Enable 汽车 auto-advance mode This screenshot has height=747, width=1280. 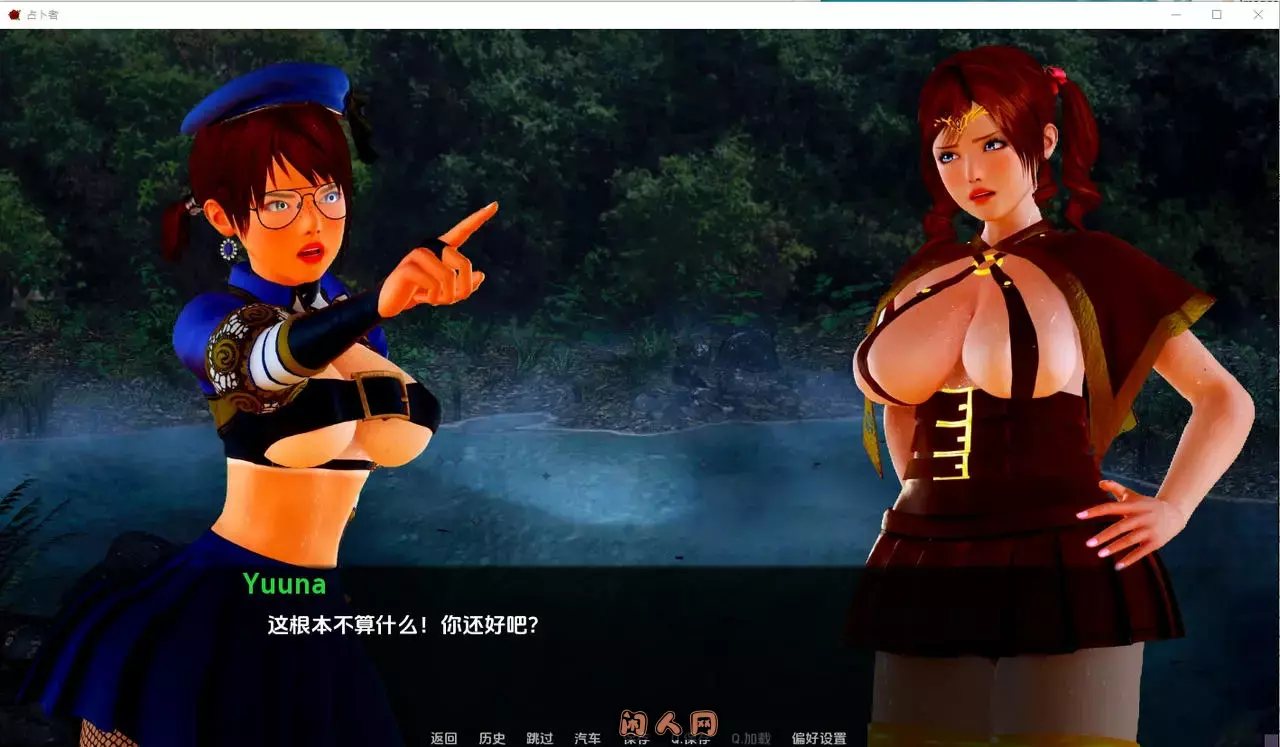[588, 738]
